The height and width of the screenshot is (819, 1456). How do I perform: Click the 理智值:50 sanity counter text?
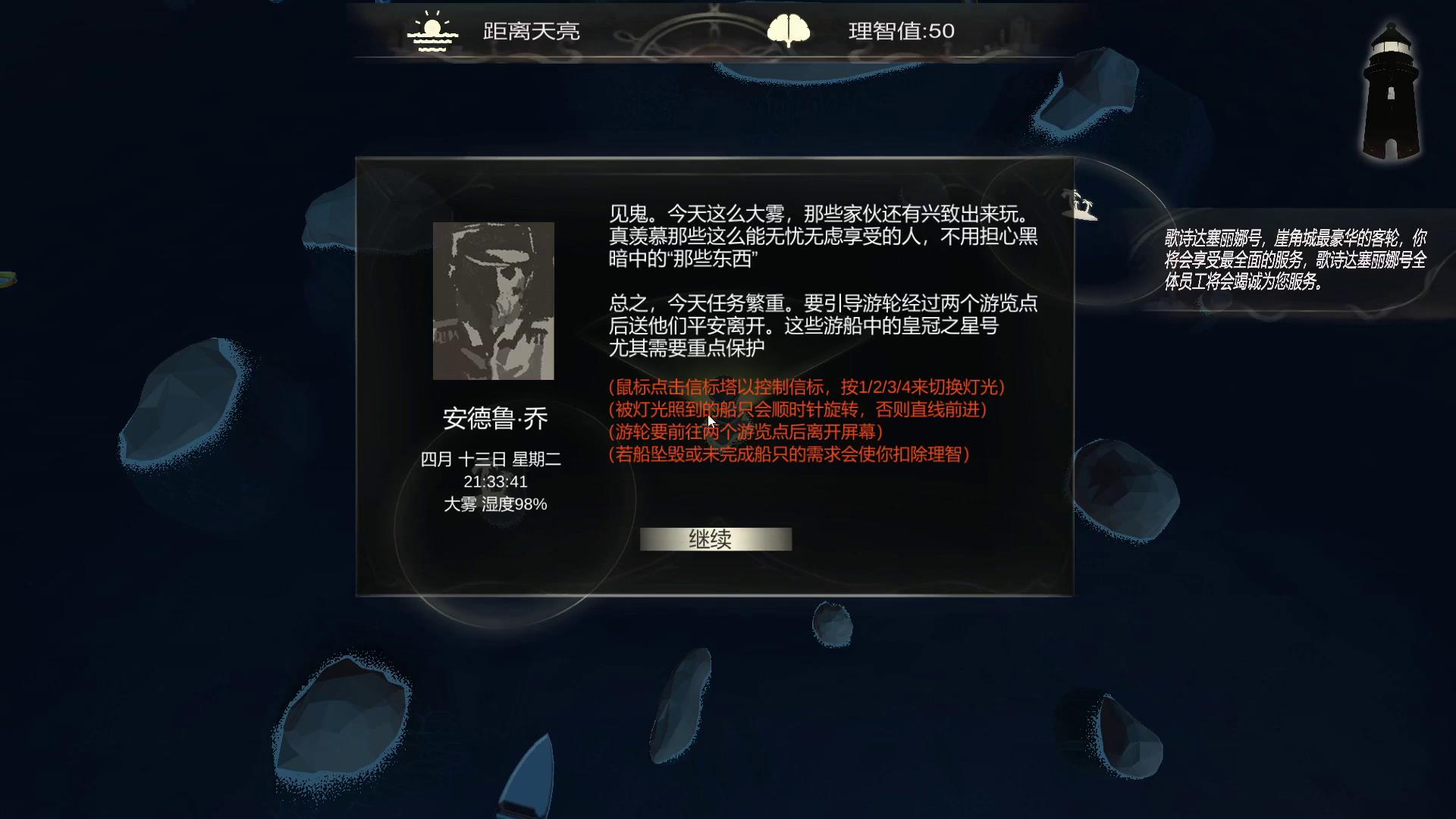[x=902, y=31]
